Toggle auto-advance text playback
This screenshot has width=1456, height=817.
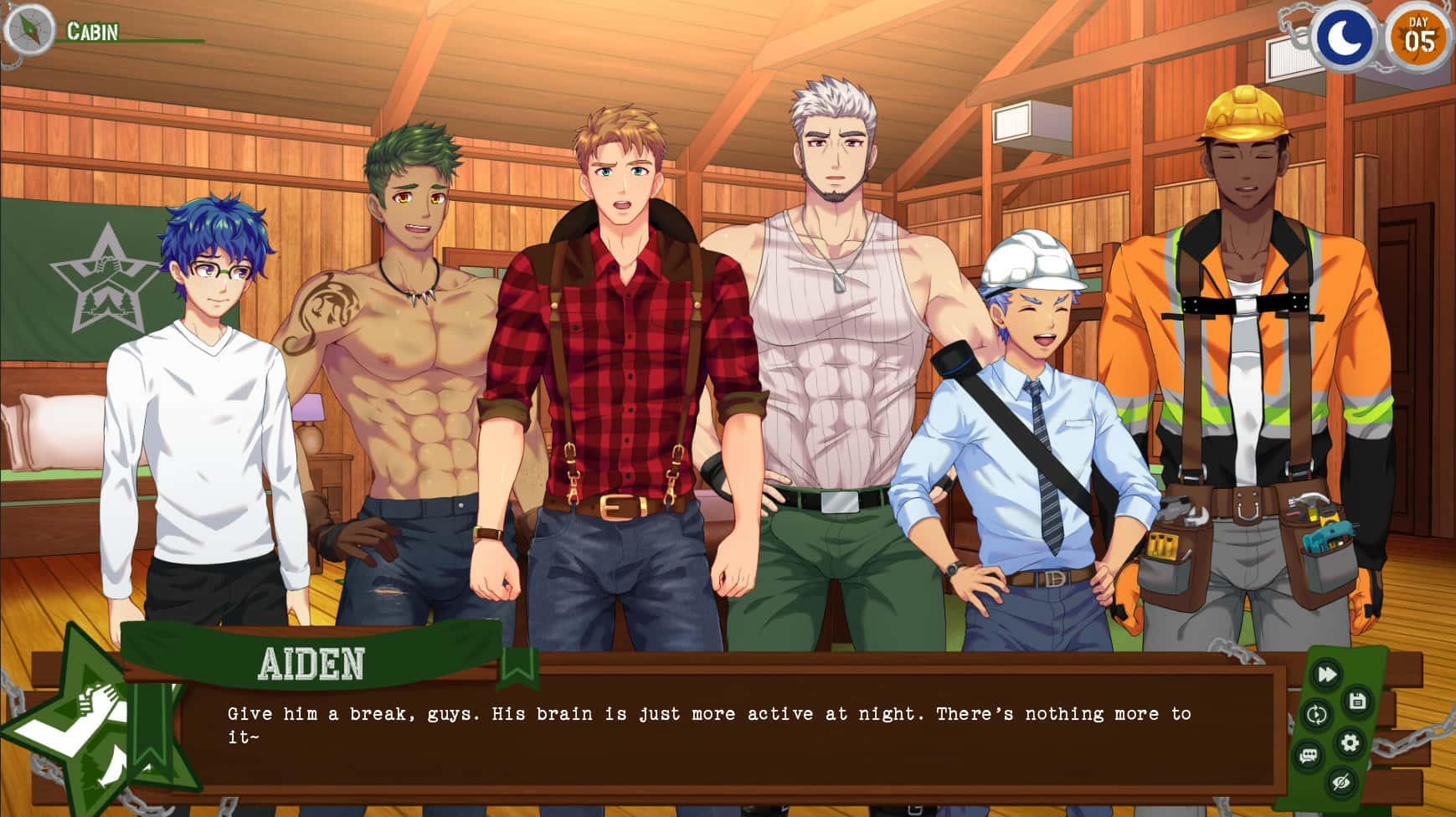tap(1318, 712)
